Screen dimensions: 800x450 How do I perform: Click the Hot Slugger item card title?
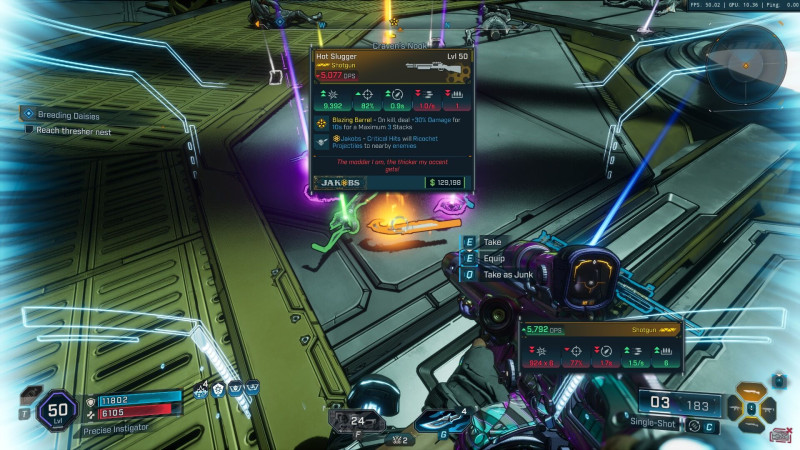(336, 57)
